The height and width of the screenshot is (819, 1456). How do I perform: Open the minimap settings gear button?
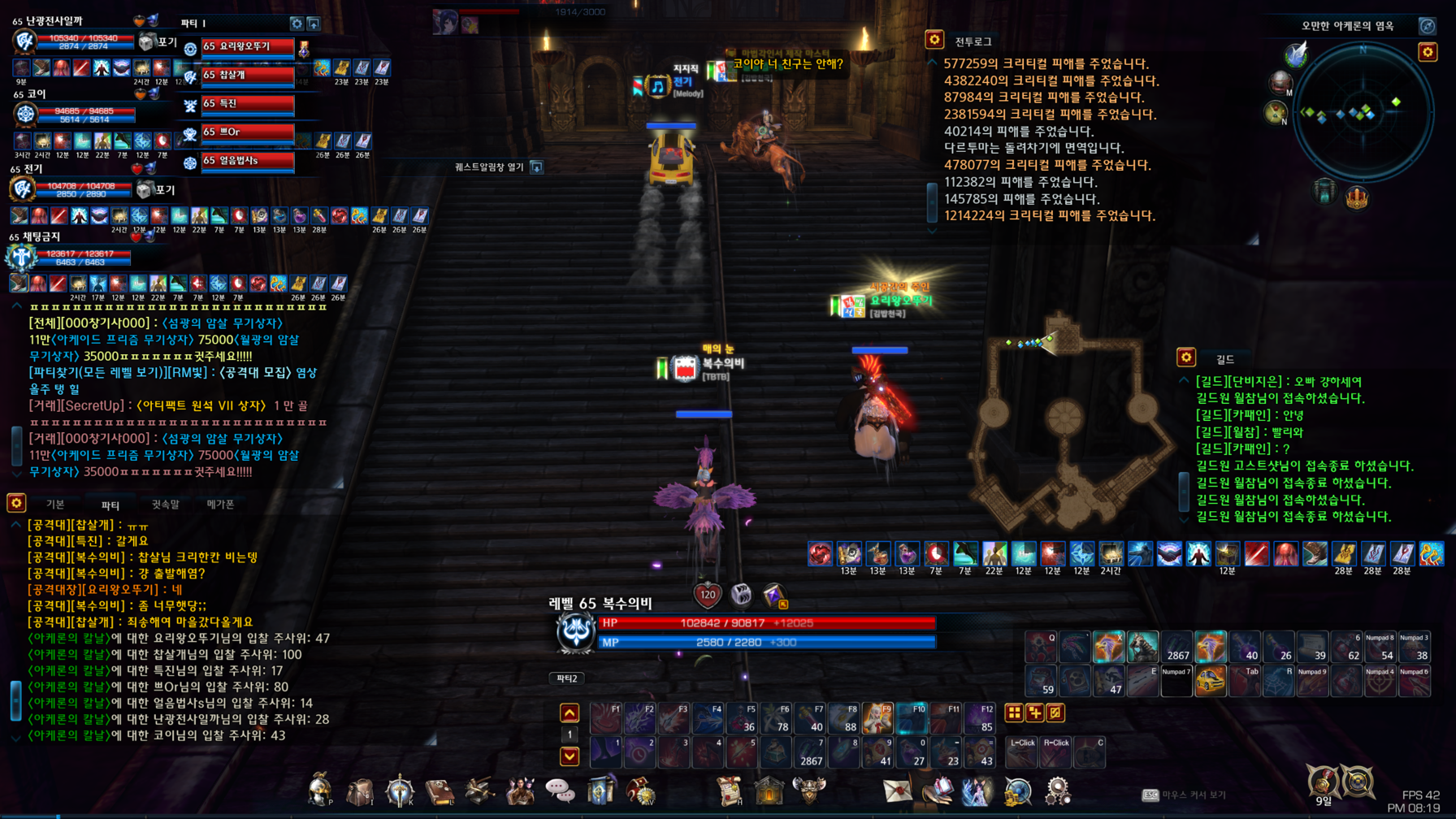pos(1428,53)
